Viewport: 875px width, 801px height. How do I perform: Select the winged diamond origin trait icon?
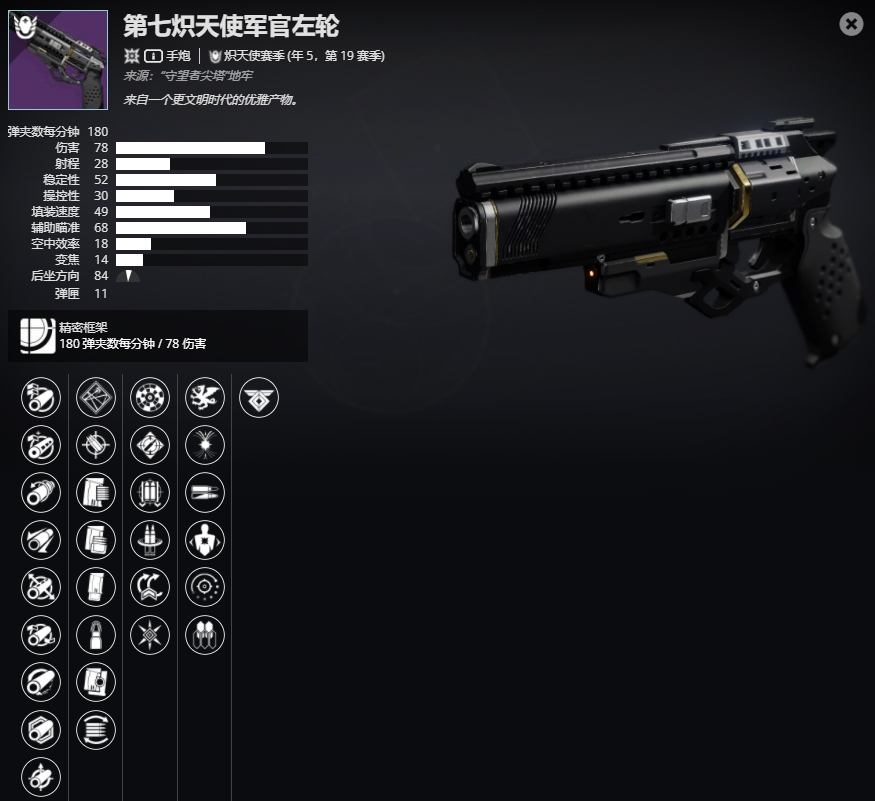pyautogui.click(x=259, y=397)
